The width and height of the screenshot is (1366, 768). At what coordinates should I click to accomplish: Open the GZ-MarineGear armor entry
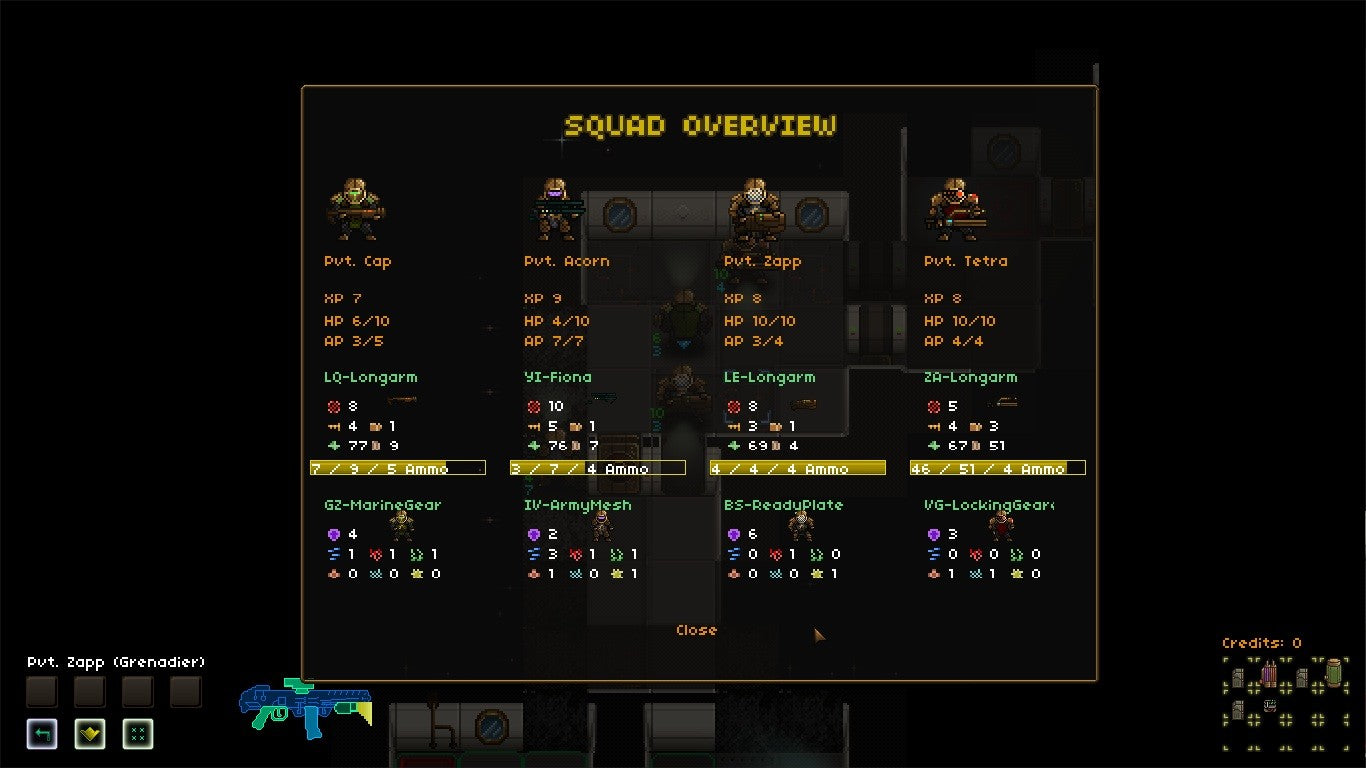tap(385, 505)
